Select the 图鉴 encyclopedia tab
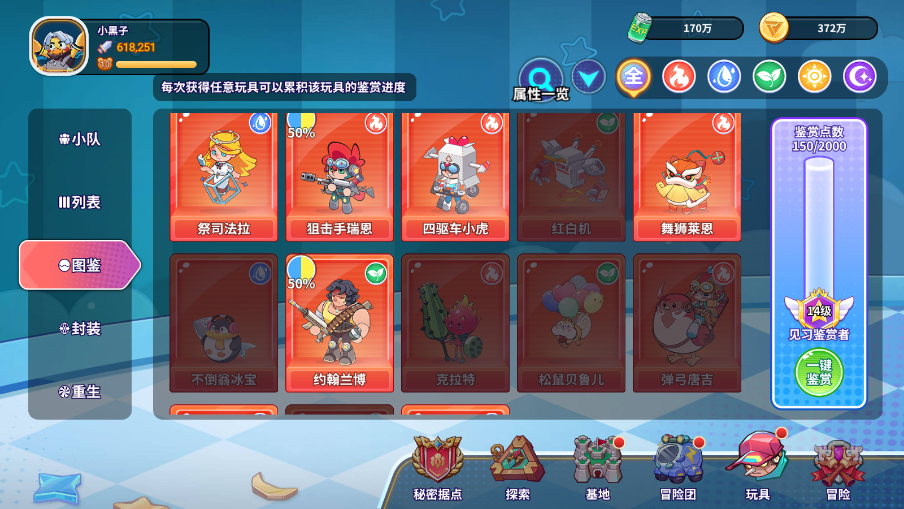 click(x=80, y=265)
